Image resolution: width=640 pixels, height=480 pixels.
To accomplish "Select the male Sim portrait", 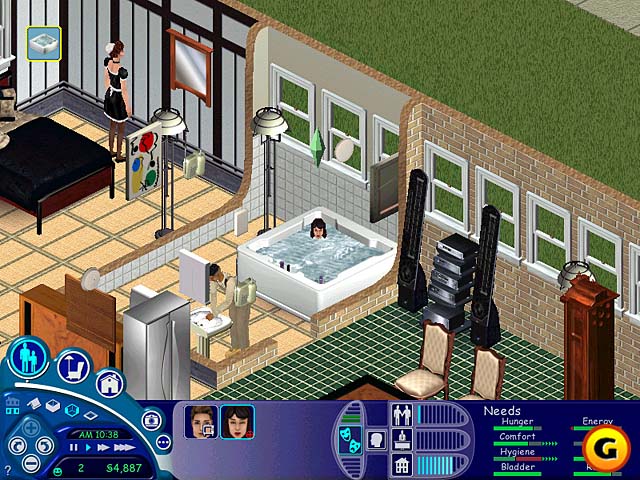I will pos(200,423).
